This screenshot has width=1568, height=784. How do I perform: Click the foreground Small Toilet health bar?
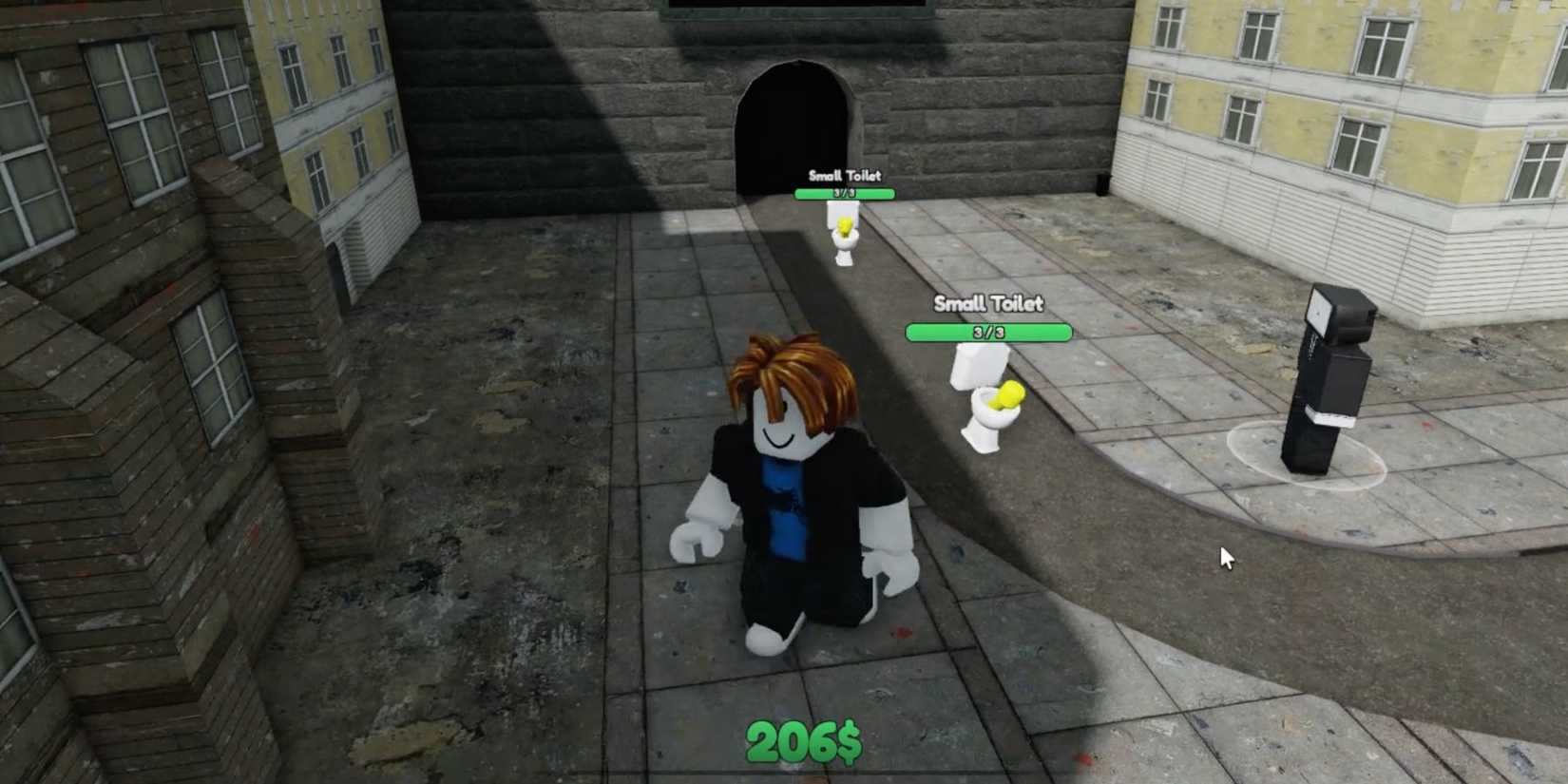[989, 333]
